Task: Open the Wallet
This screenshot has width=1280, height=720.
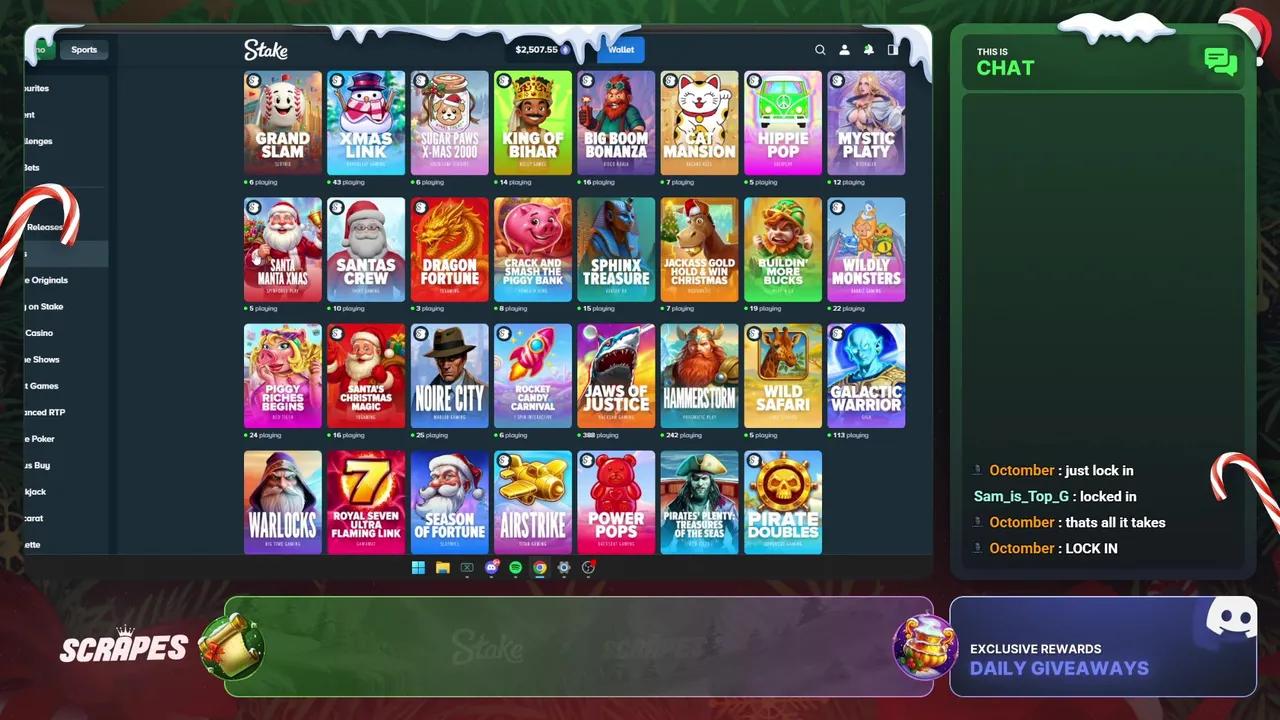Action: tap(621, 49)
